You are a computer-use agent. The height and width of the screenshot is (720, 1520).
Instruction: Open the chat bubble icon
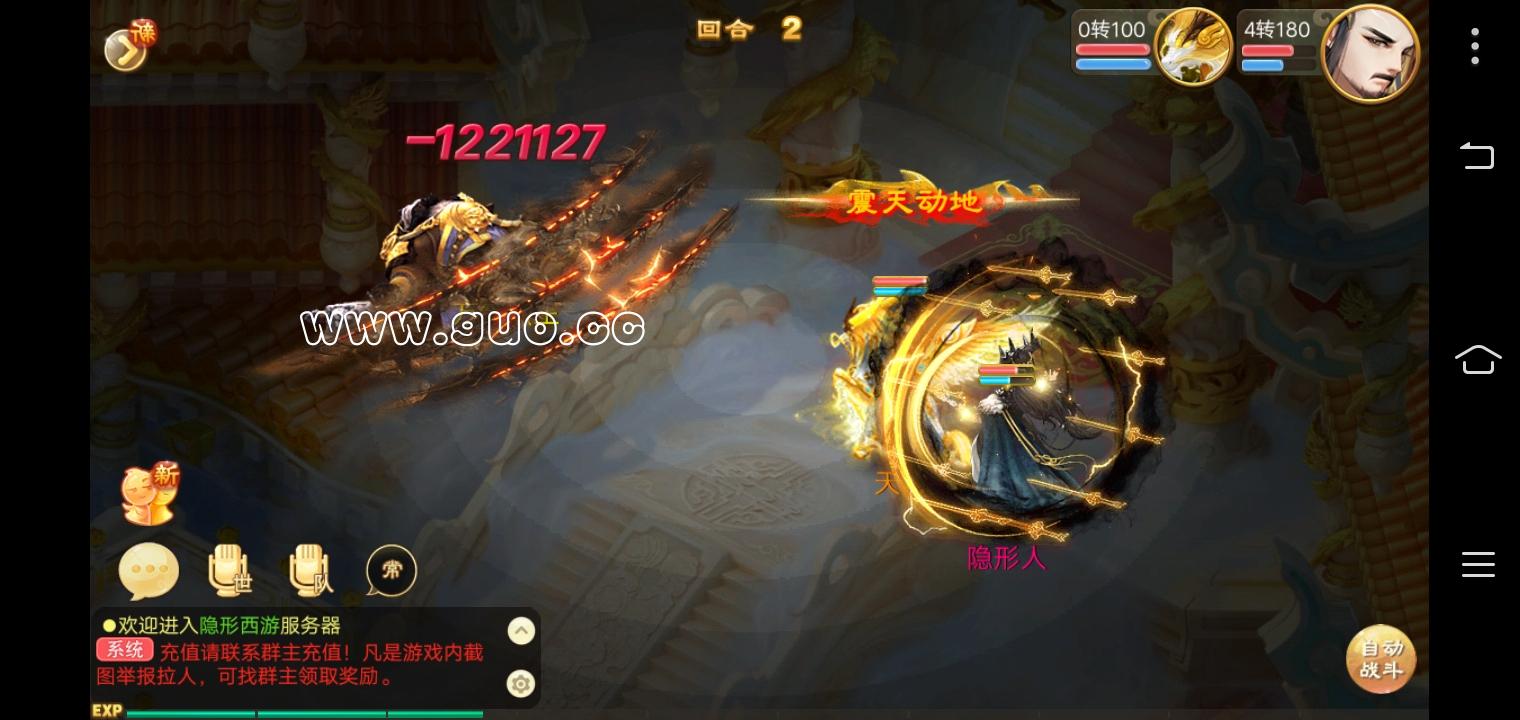(148, 570)
